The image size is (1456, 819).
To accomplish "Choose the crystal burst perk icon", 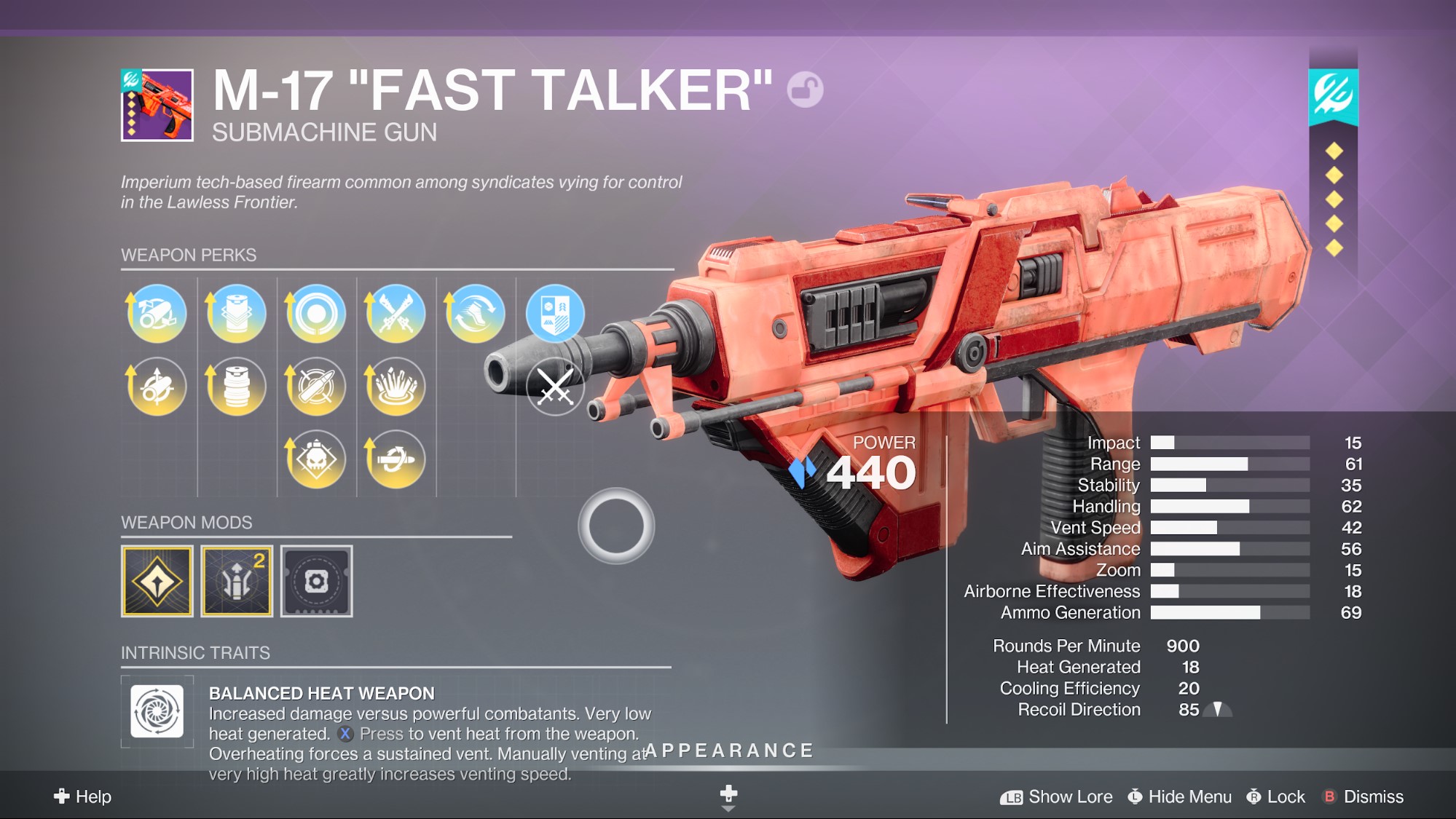I will click(x=396, y=387).
